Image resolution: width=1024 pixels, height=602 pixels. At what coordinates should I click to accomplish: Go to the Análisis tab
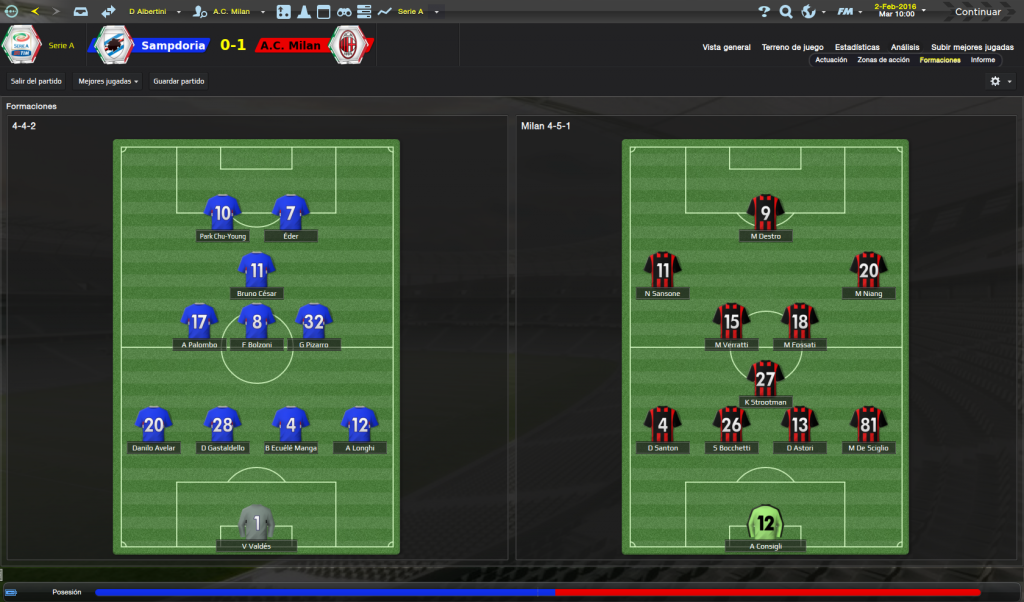(x=905, y=47)
